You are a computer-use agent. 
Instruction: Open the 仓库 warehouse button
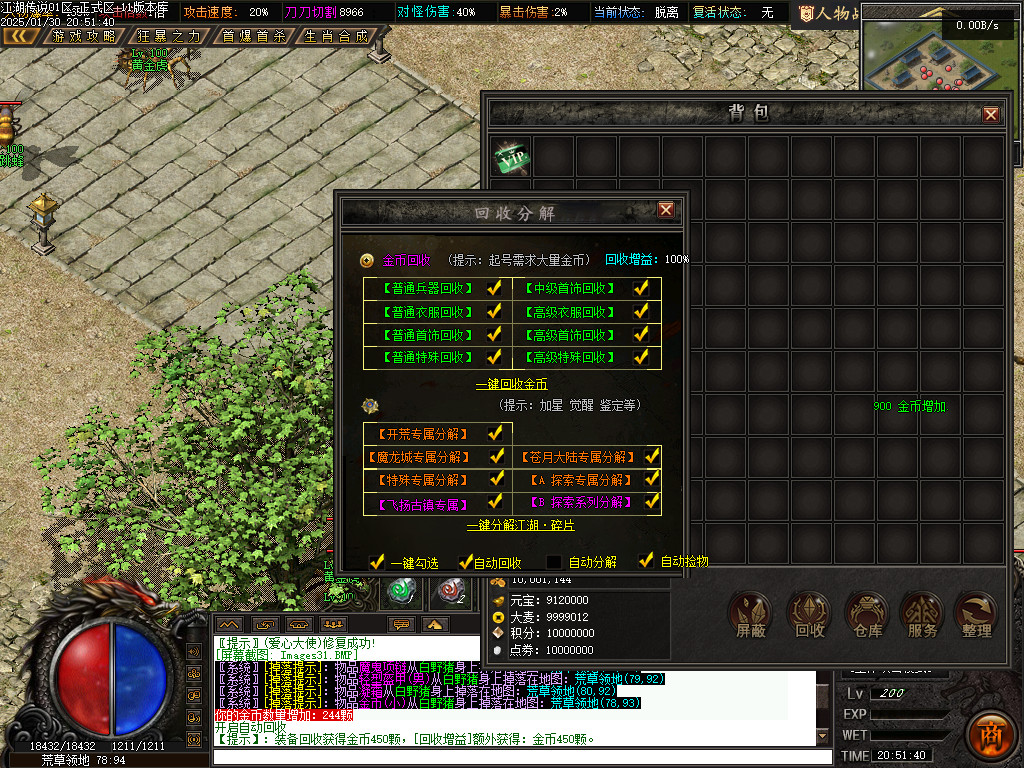867,614
